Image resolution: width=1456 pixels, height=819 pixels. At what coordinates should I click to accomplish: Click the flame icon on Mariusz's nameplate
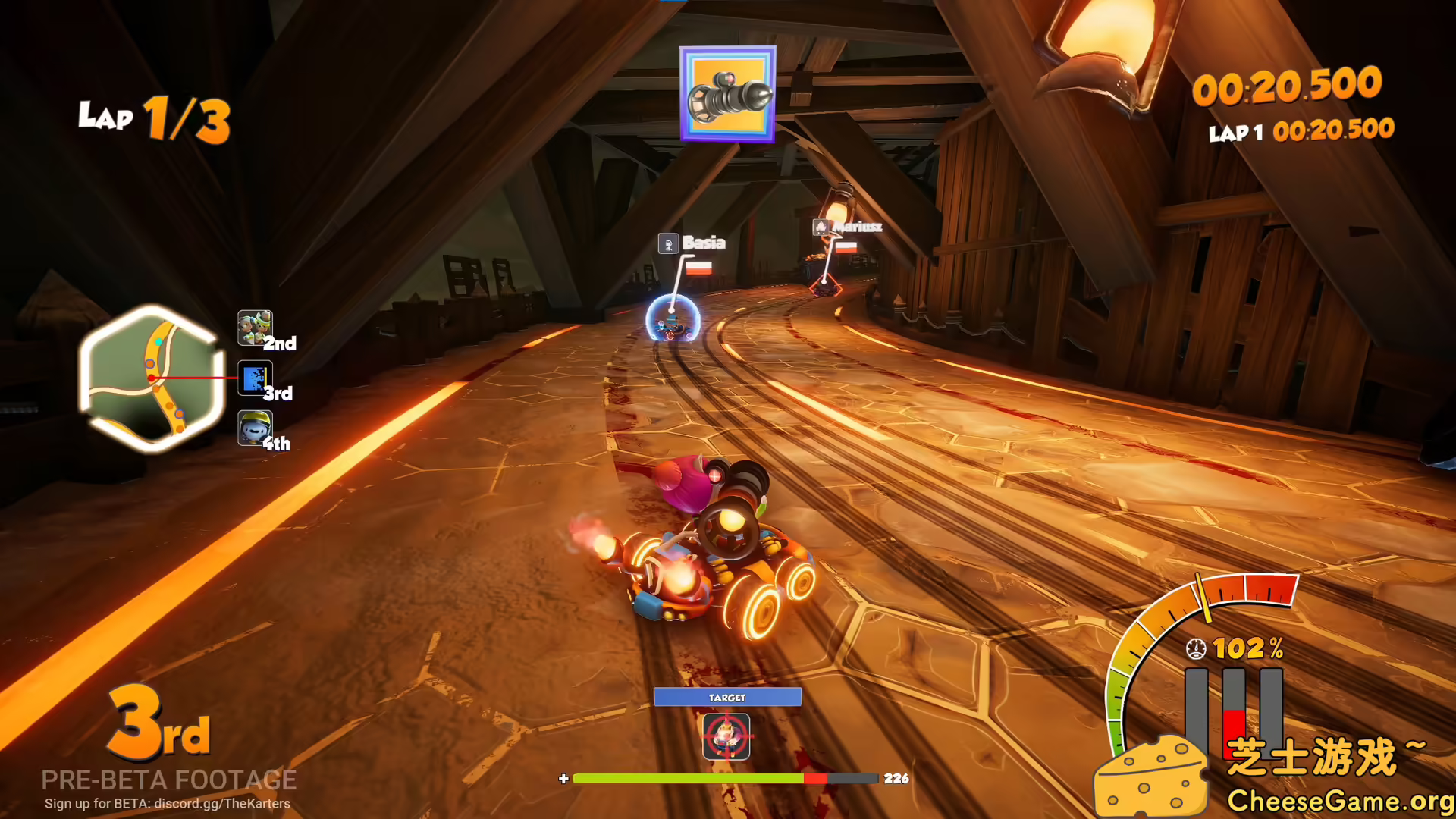[x=821, y=227]
